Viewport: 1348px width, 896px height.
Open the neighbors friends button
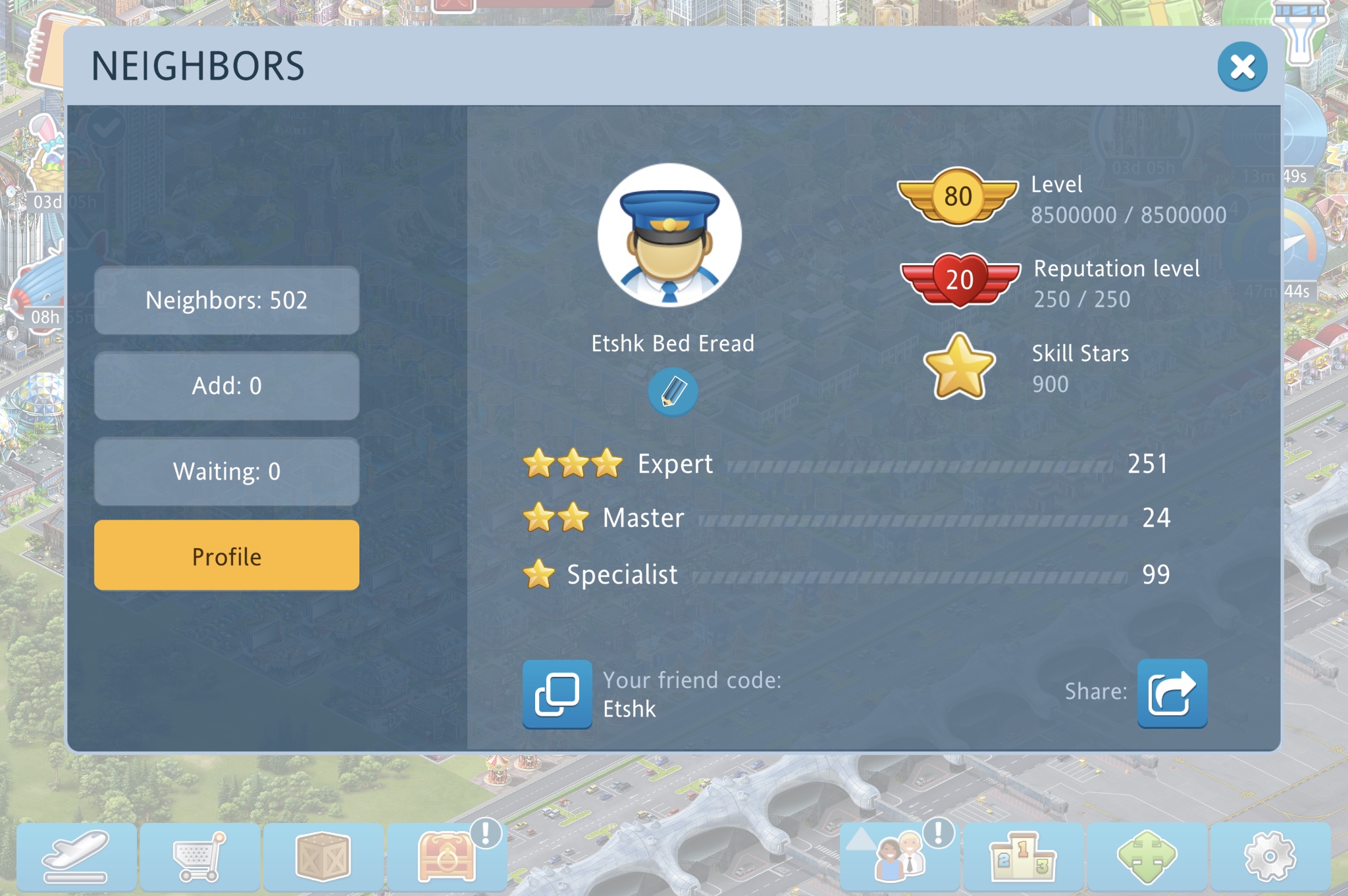click(x=899, y=857)
